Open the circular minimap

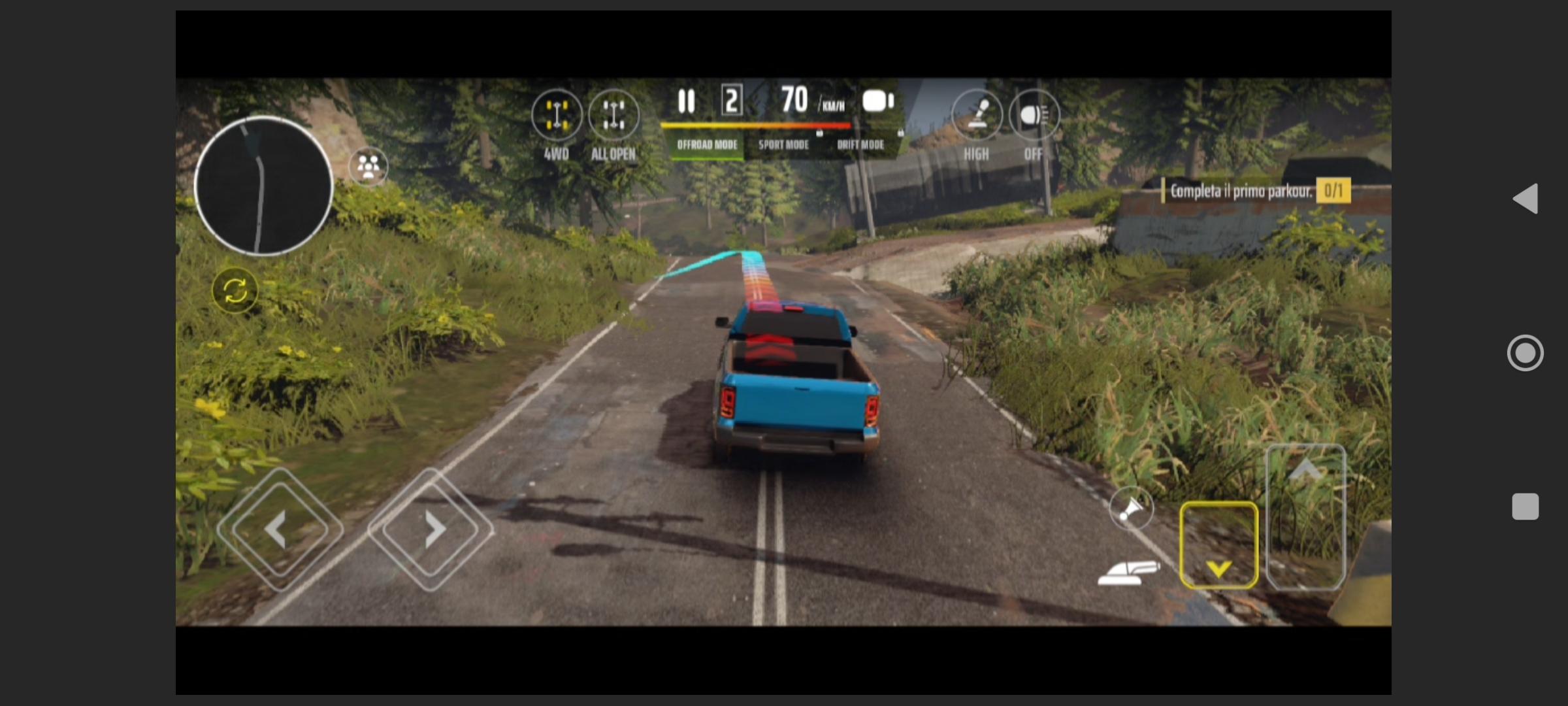click(263, 186)
